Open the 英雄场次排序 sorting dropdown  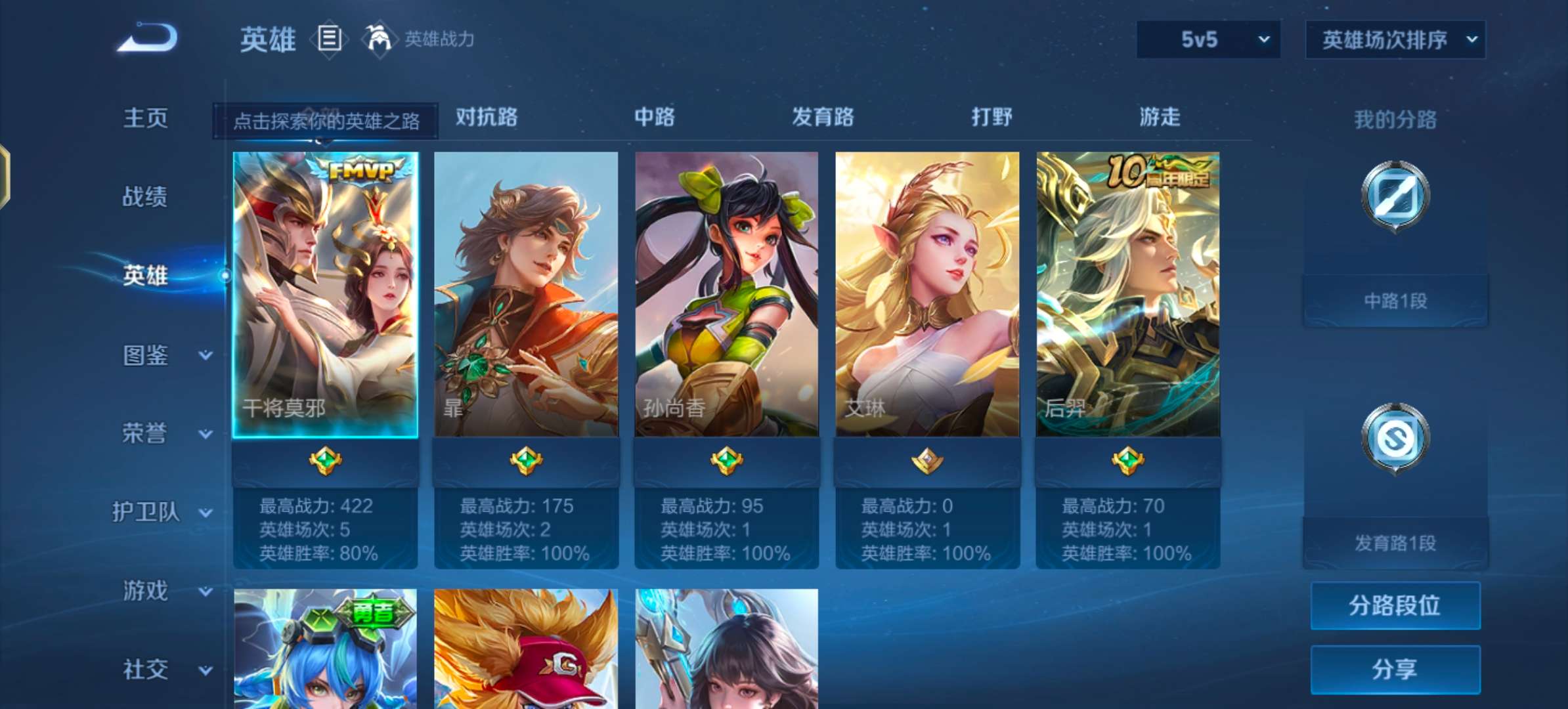pos(1393,39)
